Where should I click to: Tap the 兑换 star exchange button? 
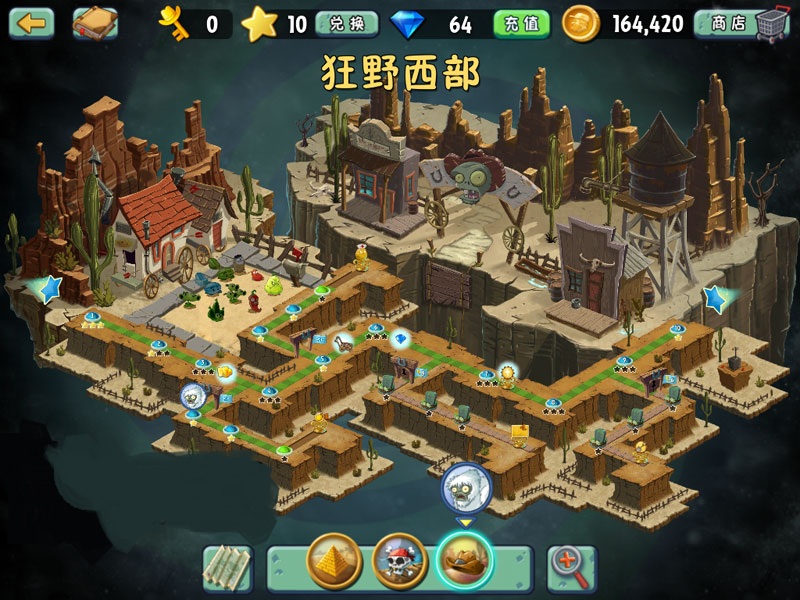pos(346,24)
